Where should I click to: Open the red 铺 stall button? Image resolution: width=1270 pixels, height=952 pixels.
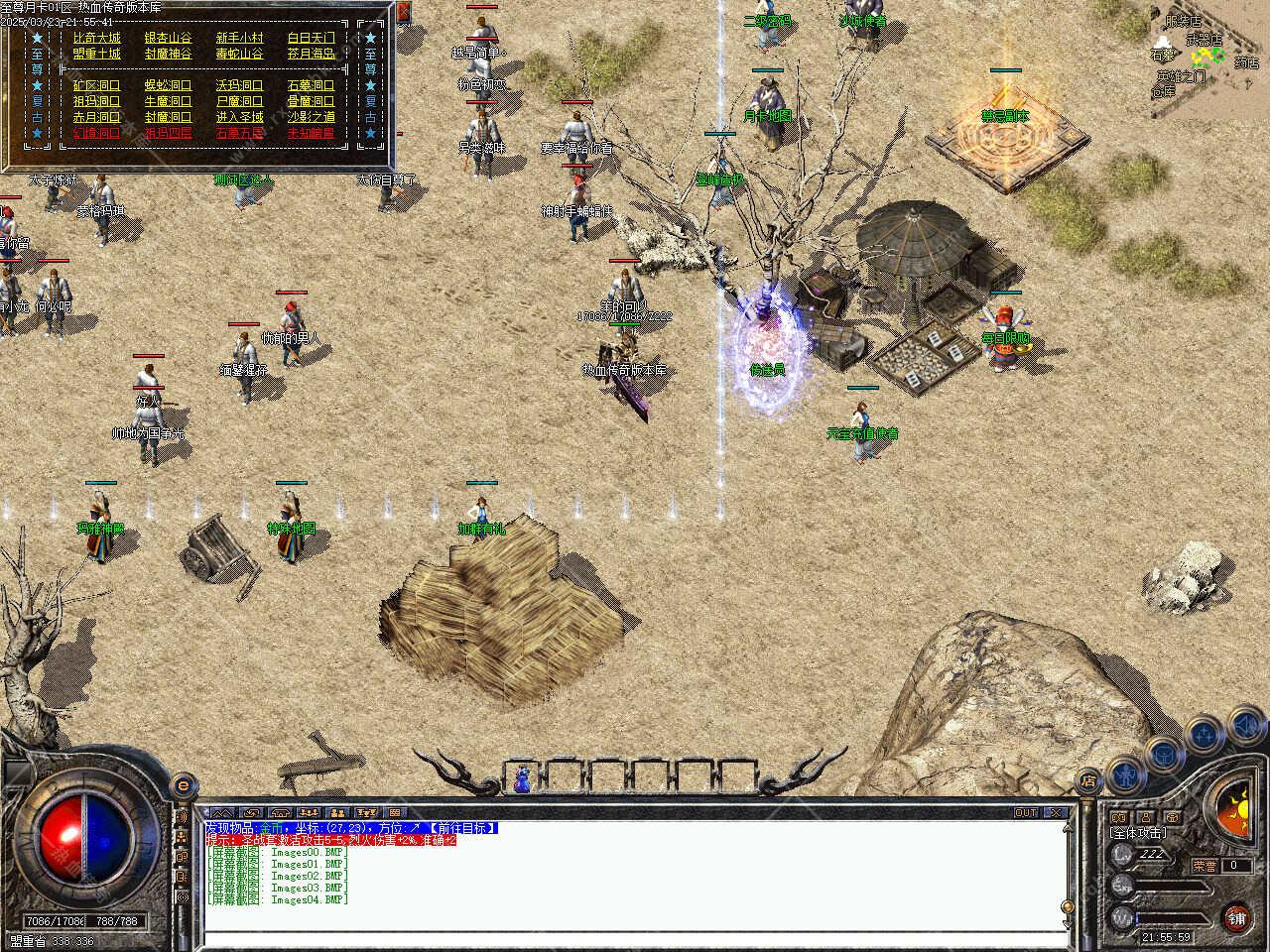[x=1236, y=917]
